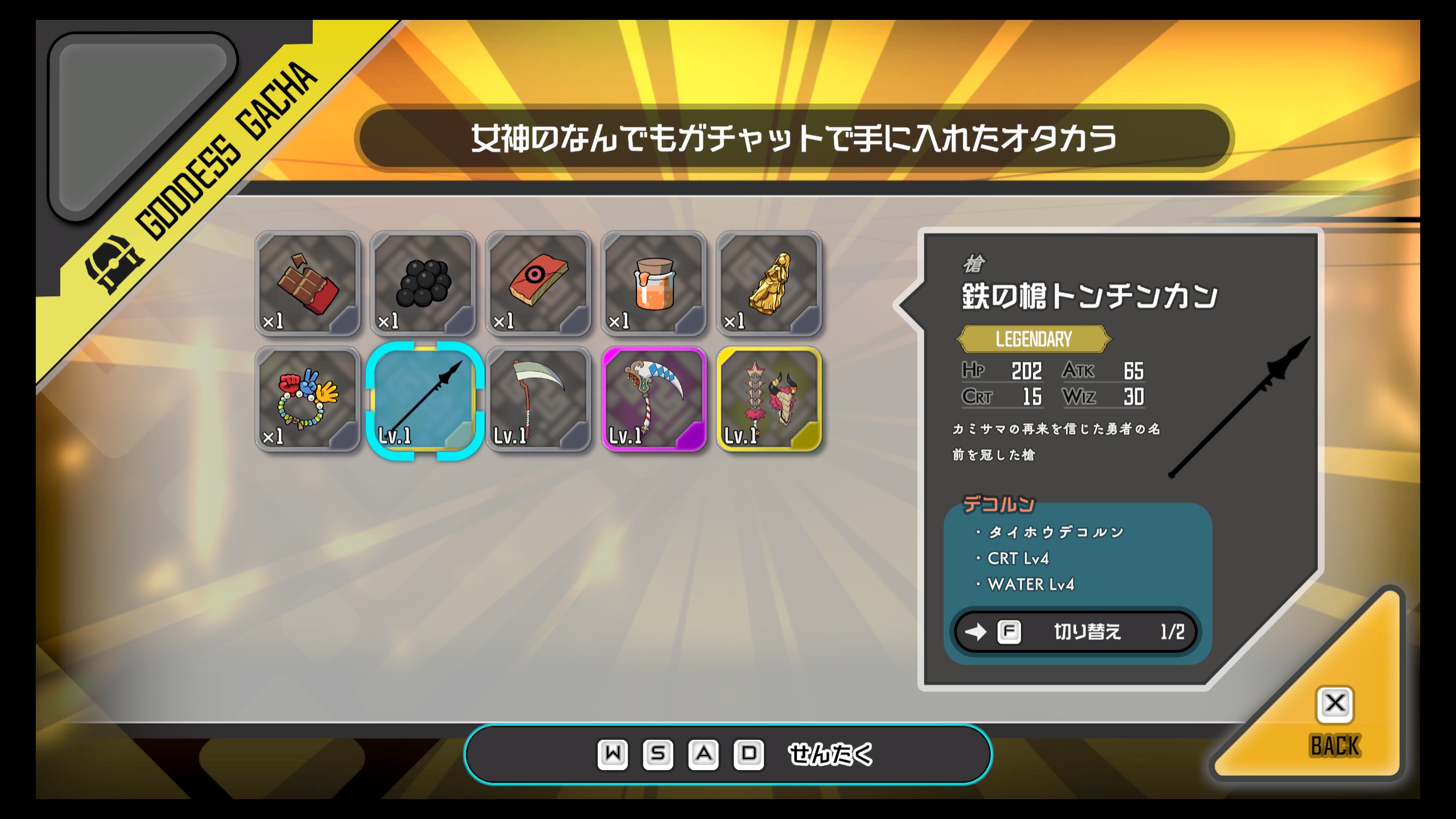Select the colorful hand-charm bracelet slot
The height and width of the screenshot is (819, 1456).
(x=308, y=399)
